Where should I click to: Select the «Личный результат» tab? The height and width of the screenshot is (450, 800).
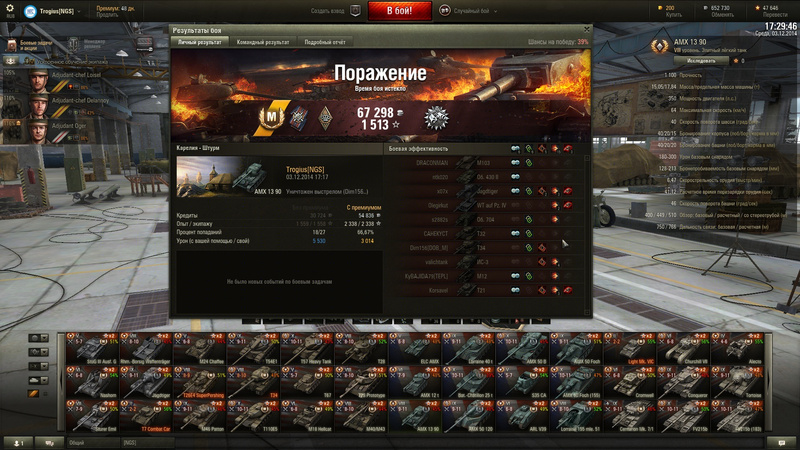click(x=201, y=43)
